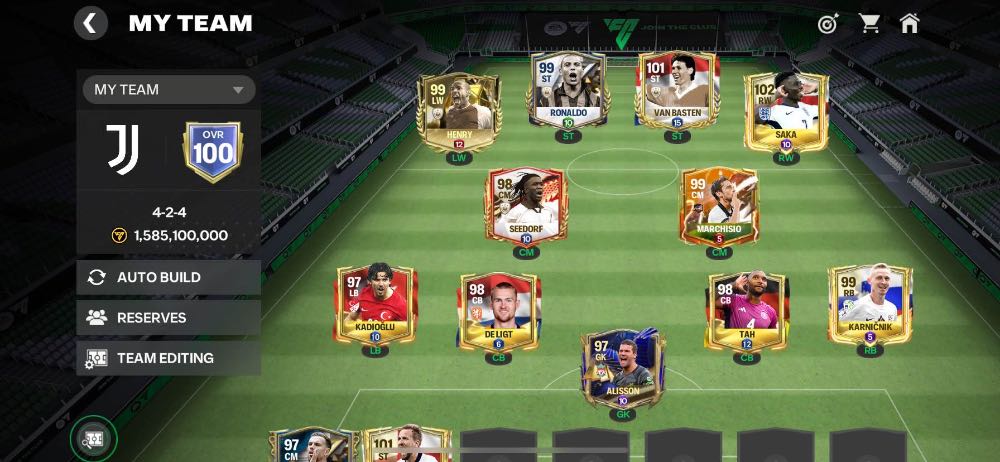This screenshot has width=1000, height=462.
Task: Open the objectives target icon
Action: coord(828,24)
